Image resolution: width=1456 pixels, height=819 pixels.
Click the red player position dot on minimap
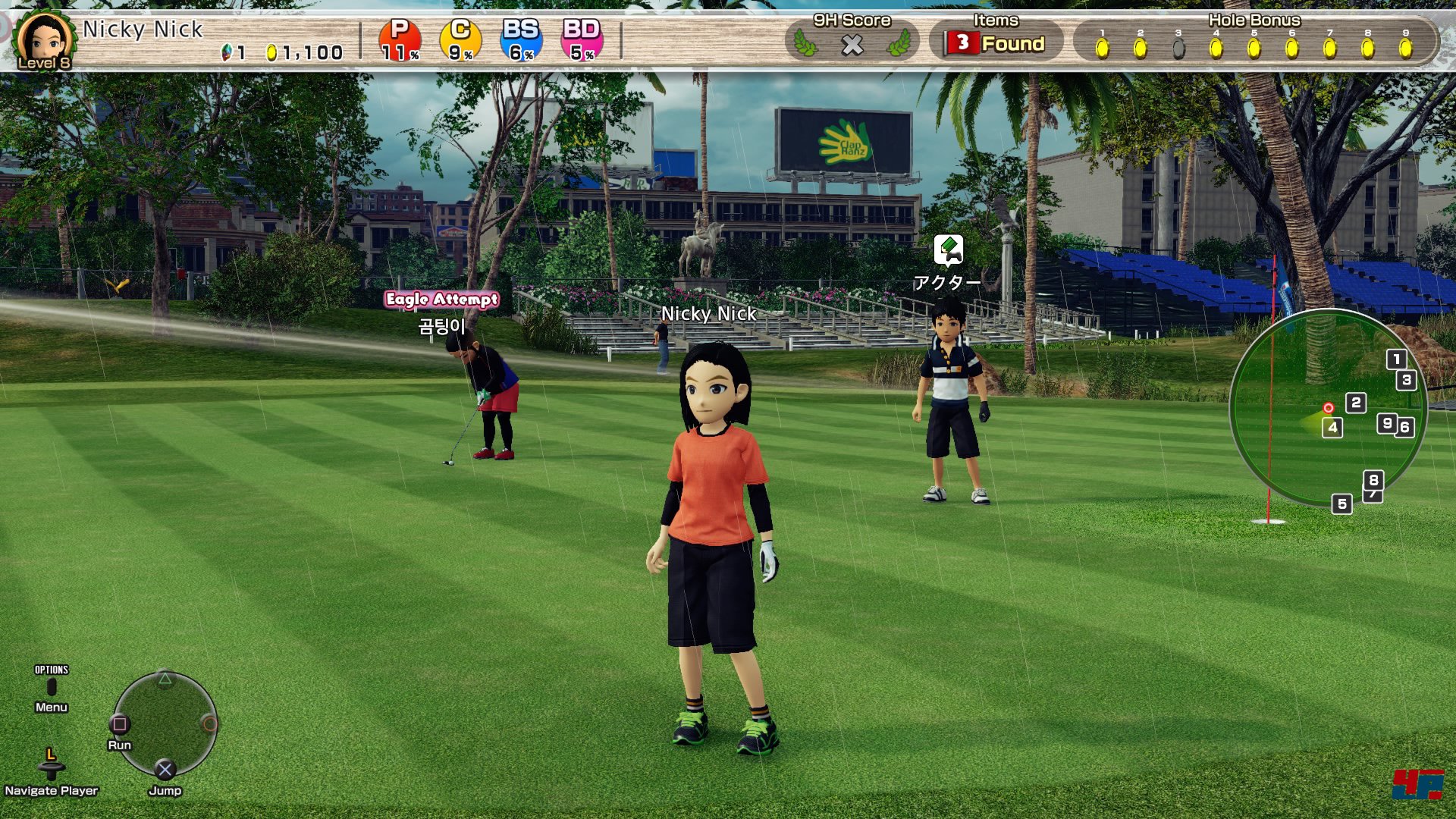click(1328, 408)
